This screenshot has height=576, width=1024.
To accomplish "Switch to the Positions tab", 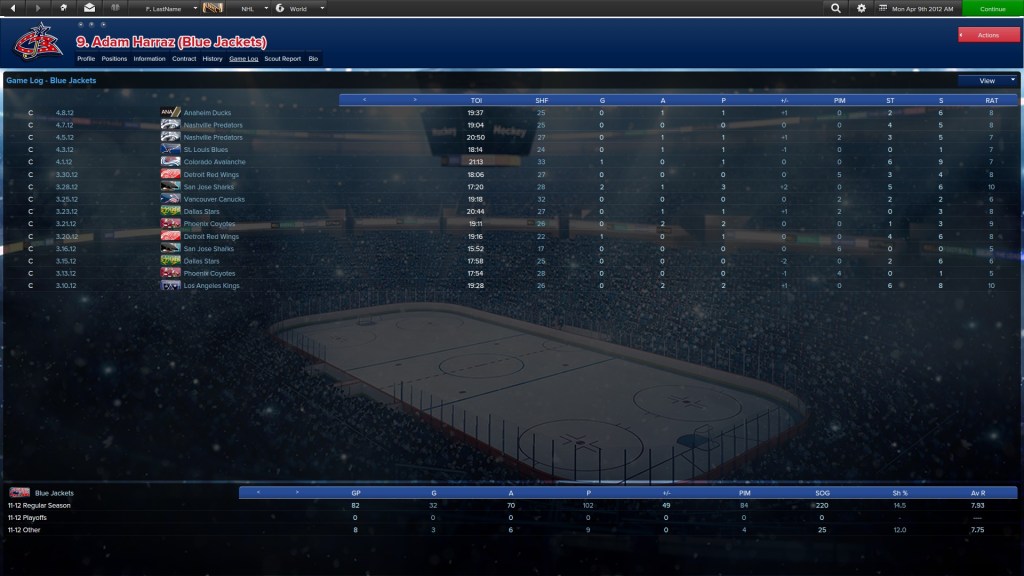I will tap(114, 59).
